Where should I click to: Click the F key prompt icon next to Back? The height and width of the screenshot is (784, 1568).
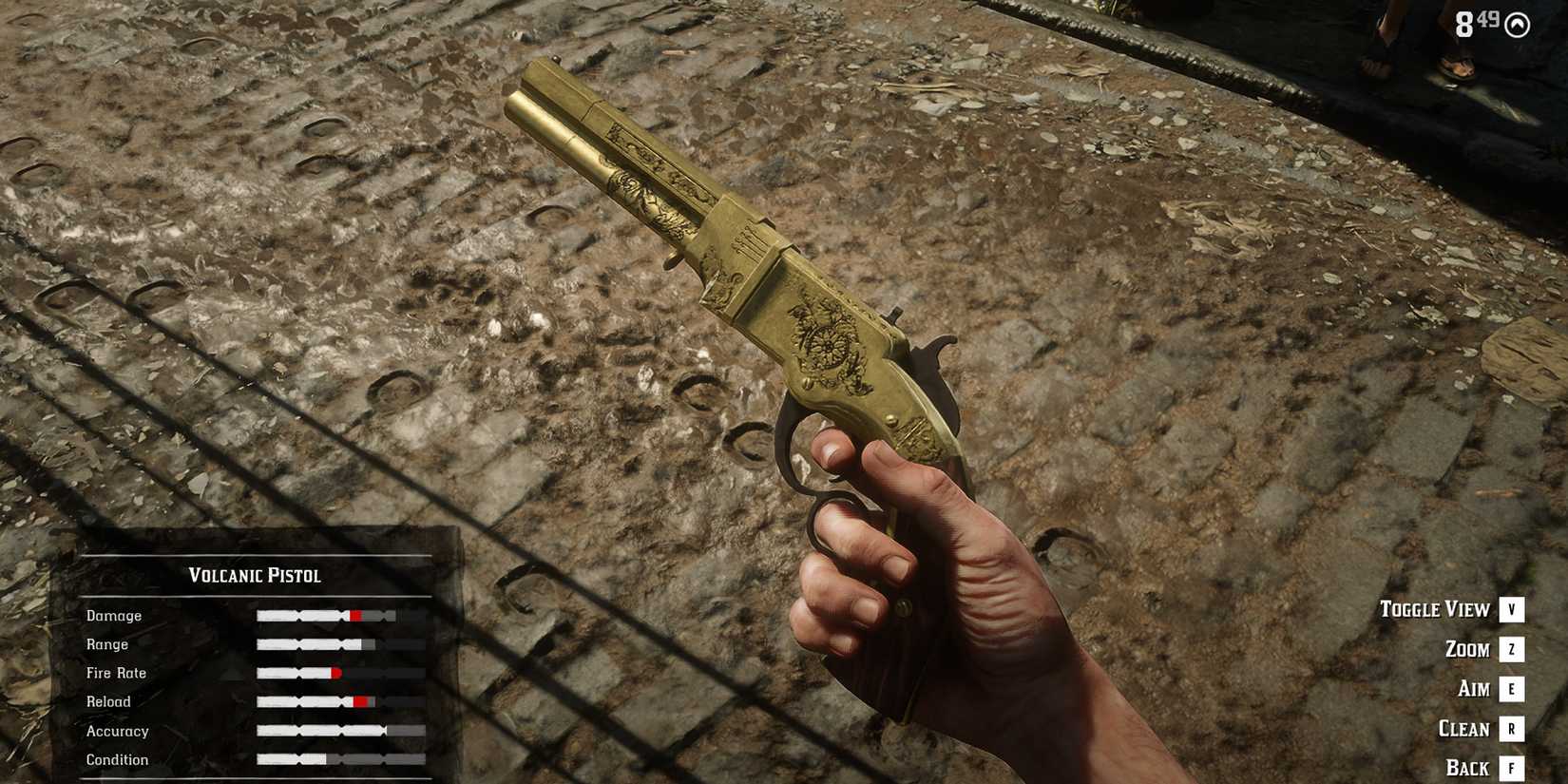click(1510, 767)
